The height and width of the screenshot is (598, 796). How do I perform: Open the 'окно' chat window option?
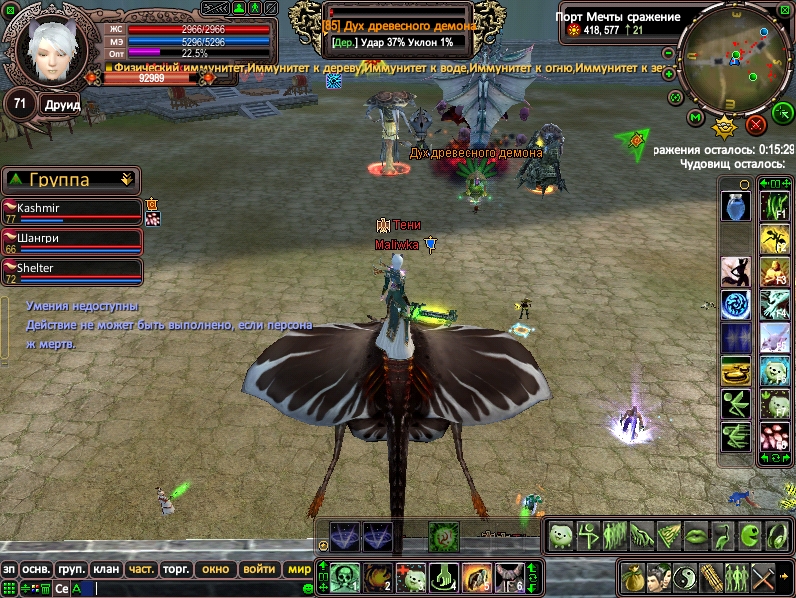(215, 569)
